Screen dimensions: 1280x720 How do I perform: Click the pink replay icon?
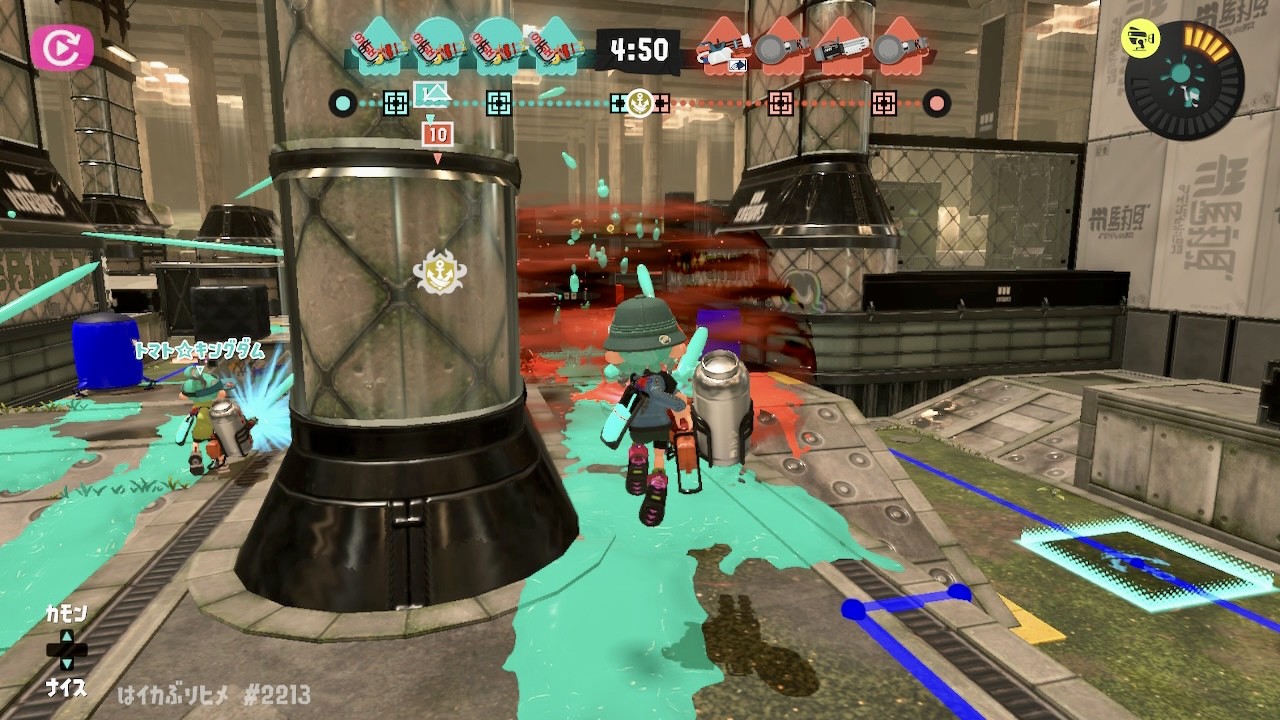(61, 47)
